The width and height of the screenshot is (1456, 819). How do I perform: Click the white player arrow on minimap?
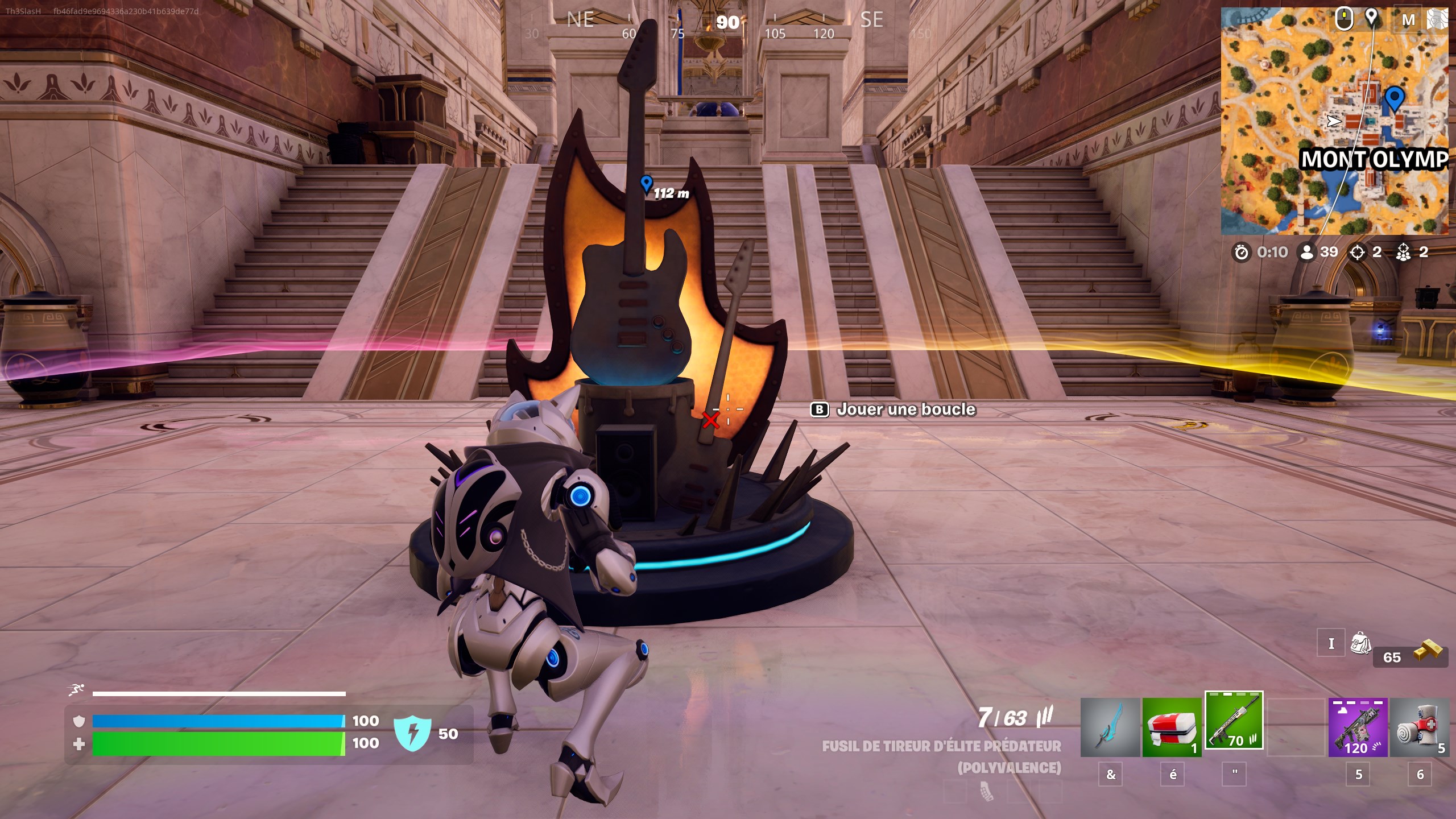[1334, 121]
